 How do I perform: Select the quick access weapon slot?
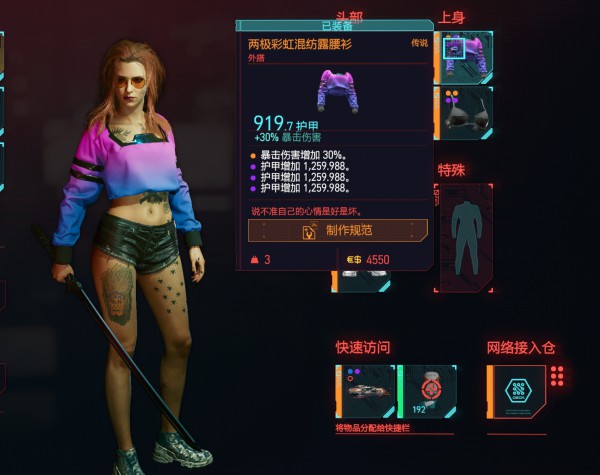(368, 390)
